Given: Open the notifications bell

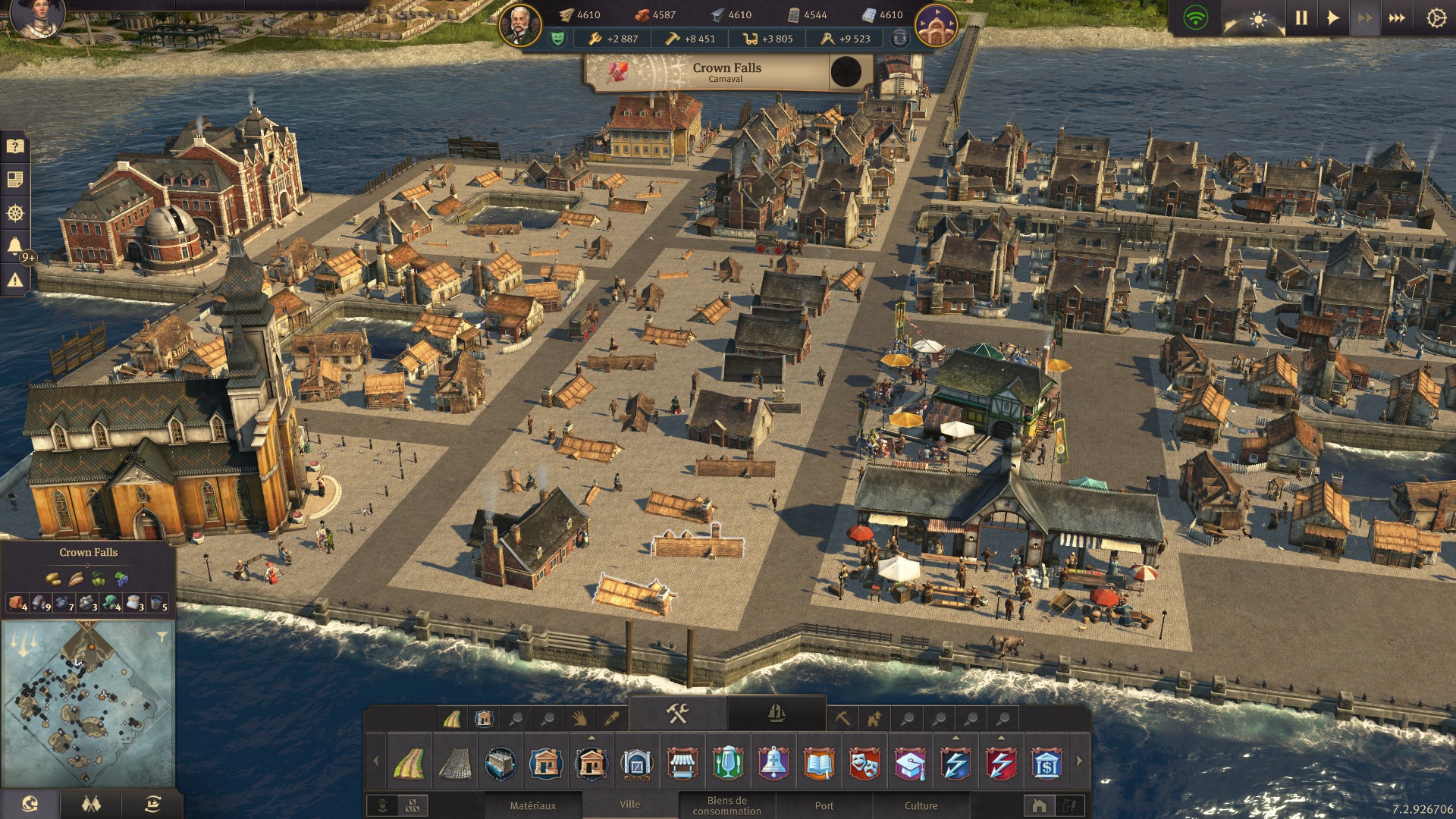Looking at the screenshot, I should pyautogui.click(x=14, y=246).
